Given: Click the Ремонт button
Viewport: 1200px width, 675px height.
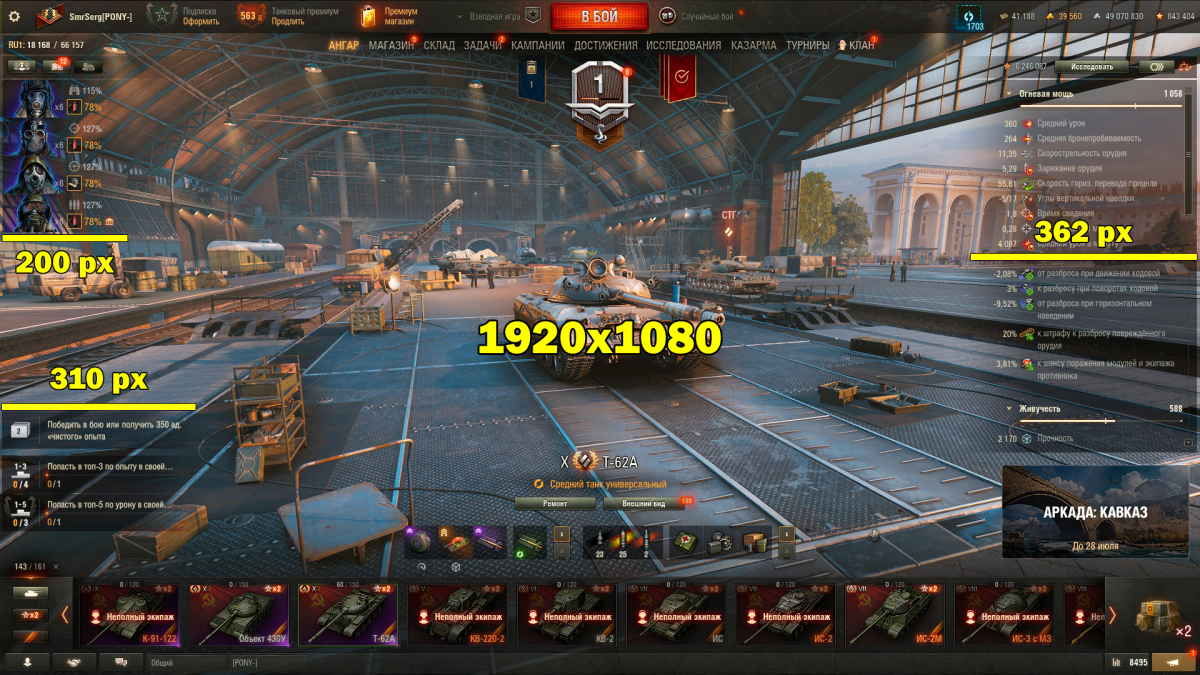Looking at the screenshot, I should pos(555,504).
